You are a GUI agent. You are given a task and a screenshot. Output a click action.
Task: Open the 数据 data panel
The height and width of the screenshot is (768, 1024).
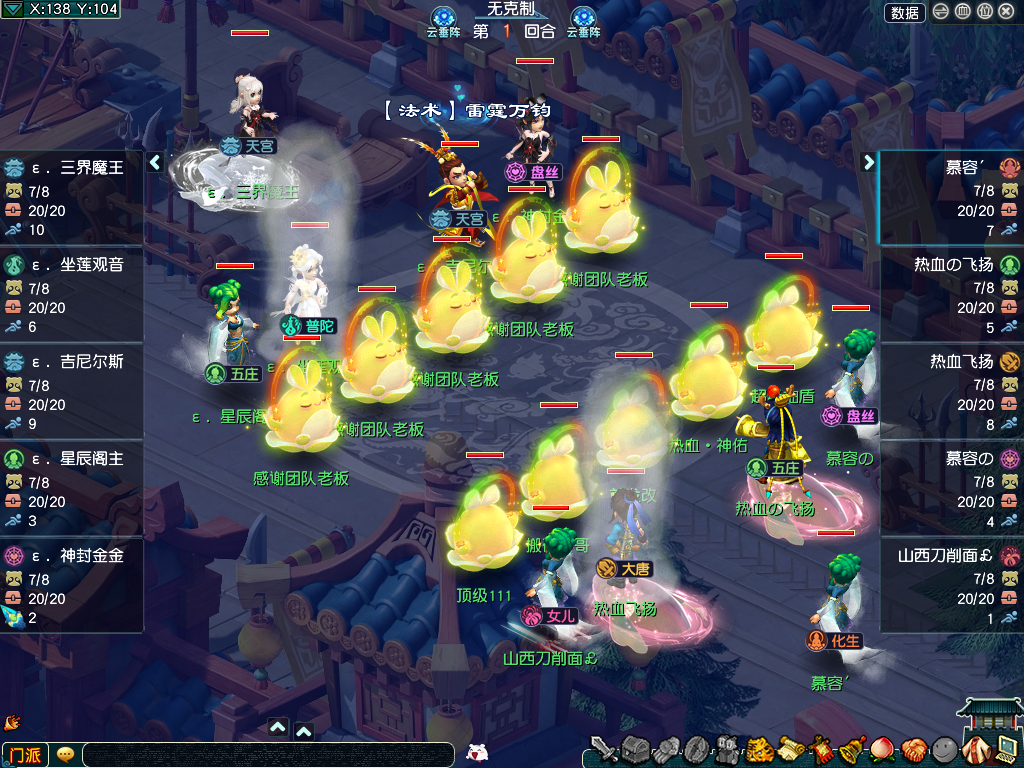coord(904,12)
